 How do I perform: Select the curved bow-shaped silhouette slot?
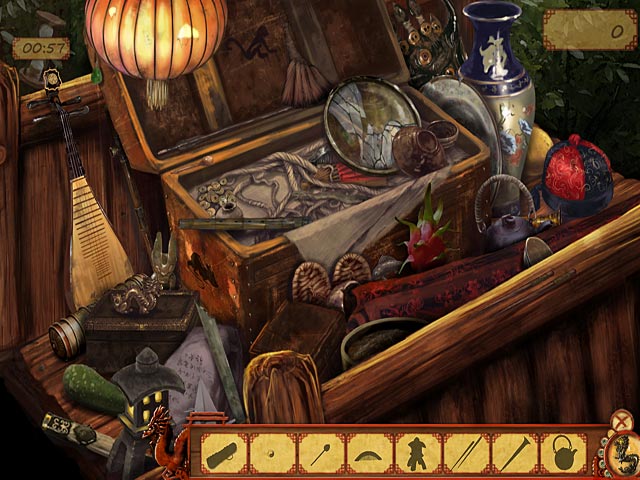click(369, 453)
